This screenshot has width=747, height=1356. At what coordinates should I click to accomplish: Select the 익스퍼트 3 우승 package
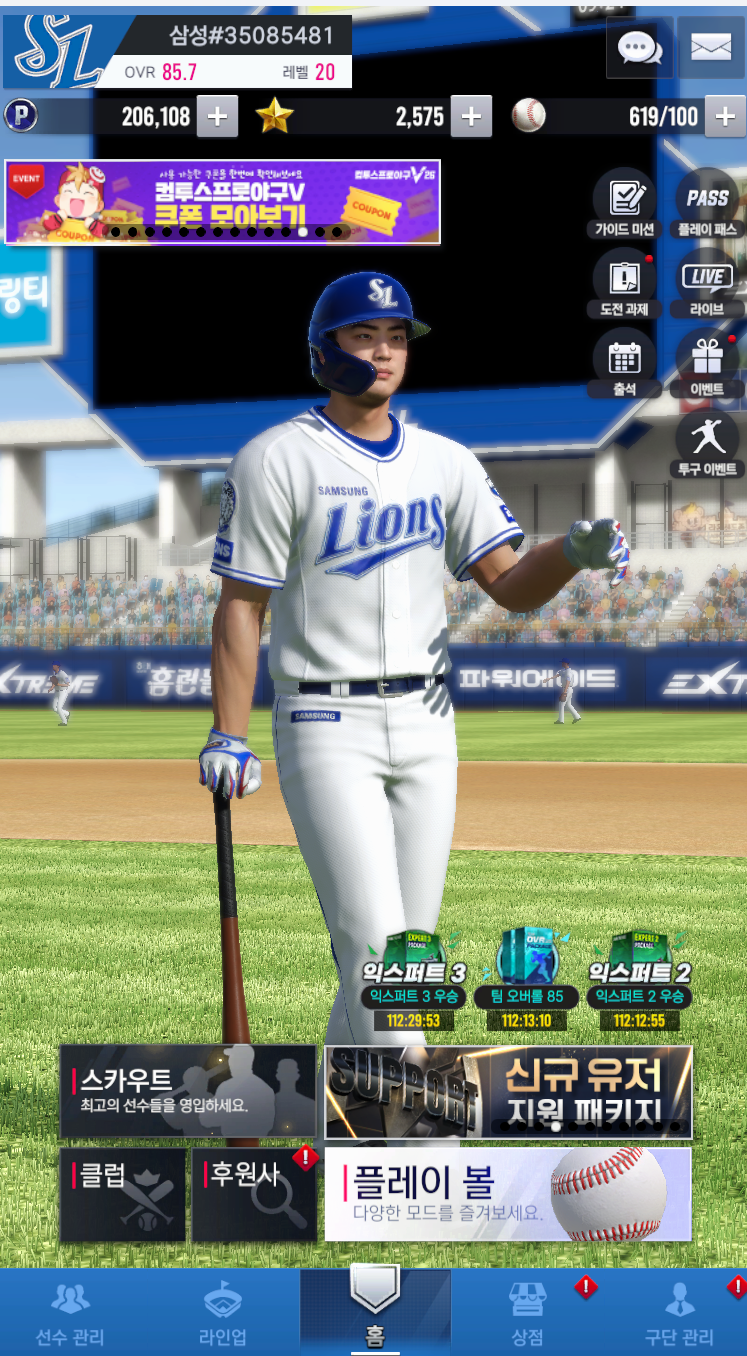click(x=415, y=981)
